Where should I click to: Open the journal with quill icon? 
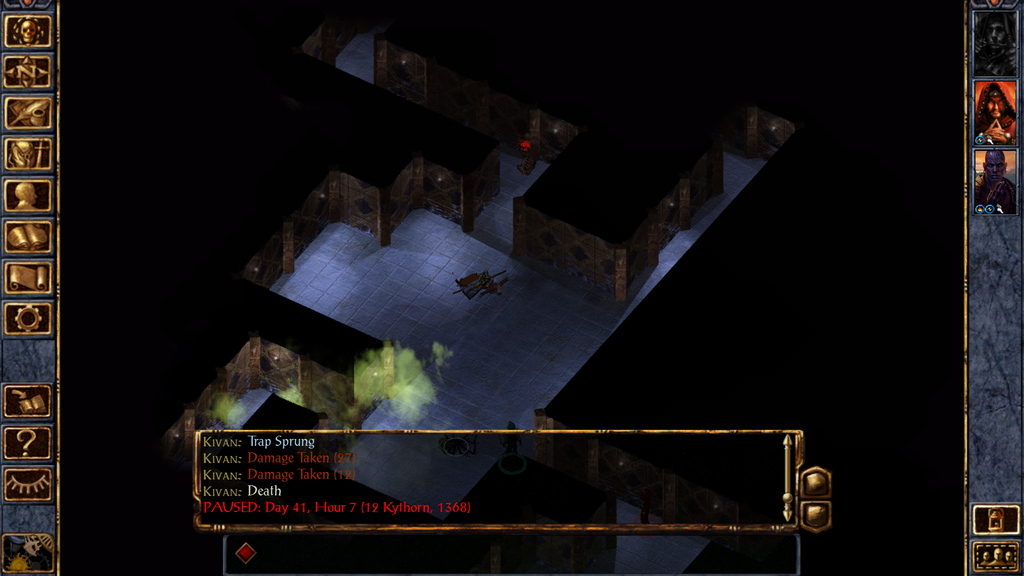[x=28, y=112]
